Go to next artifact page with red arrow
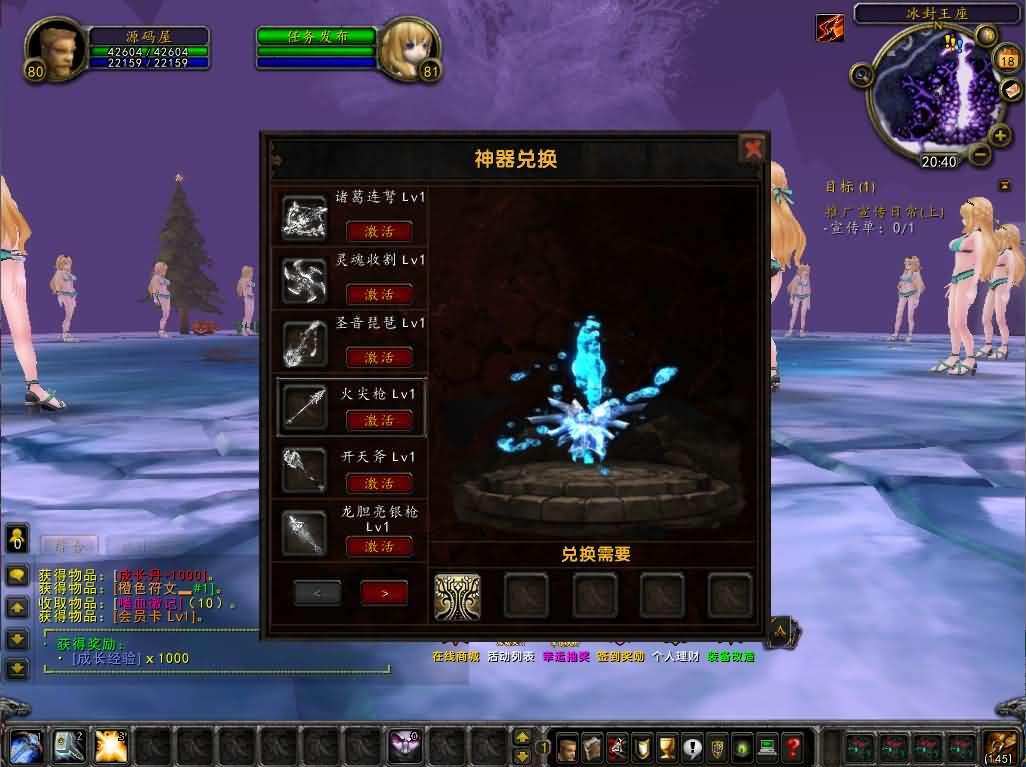The image size is (1026, 767). click(x=385, y=593)
